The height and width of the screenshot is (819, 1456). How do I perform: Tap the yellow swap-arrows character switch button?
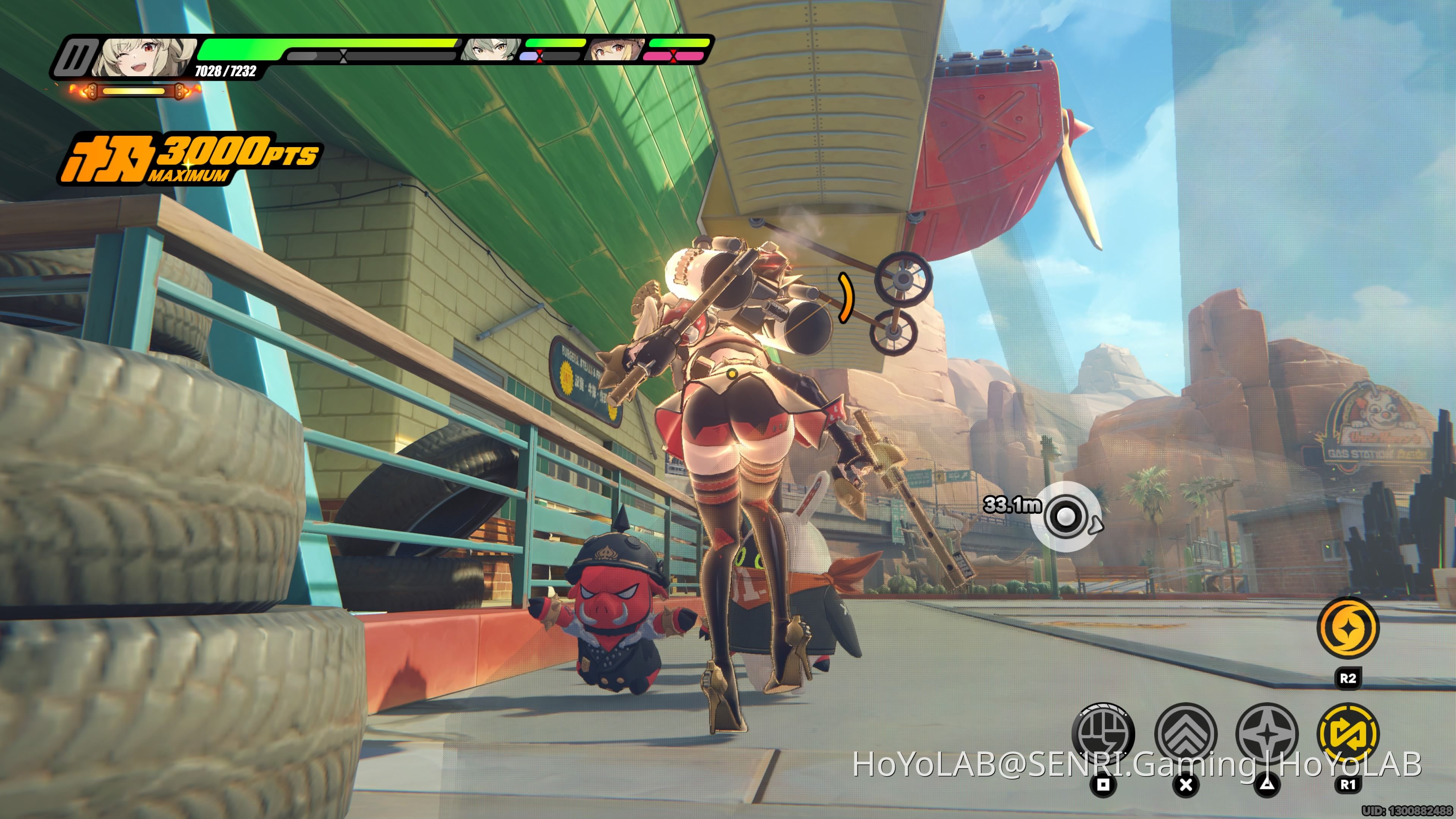tap(1348, 733)
